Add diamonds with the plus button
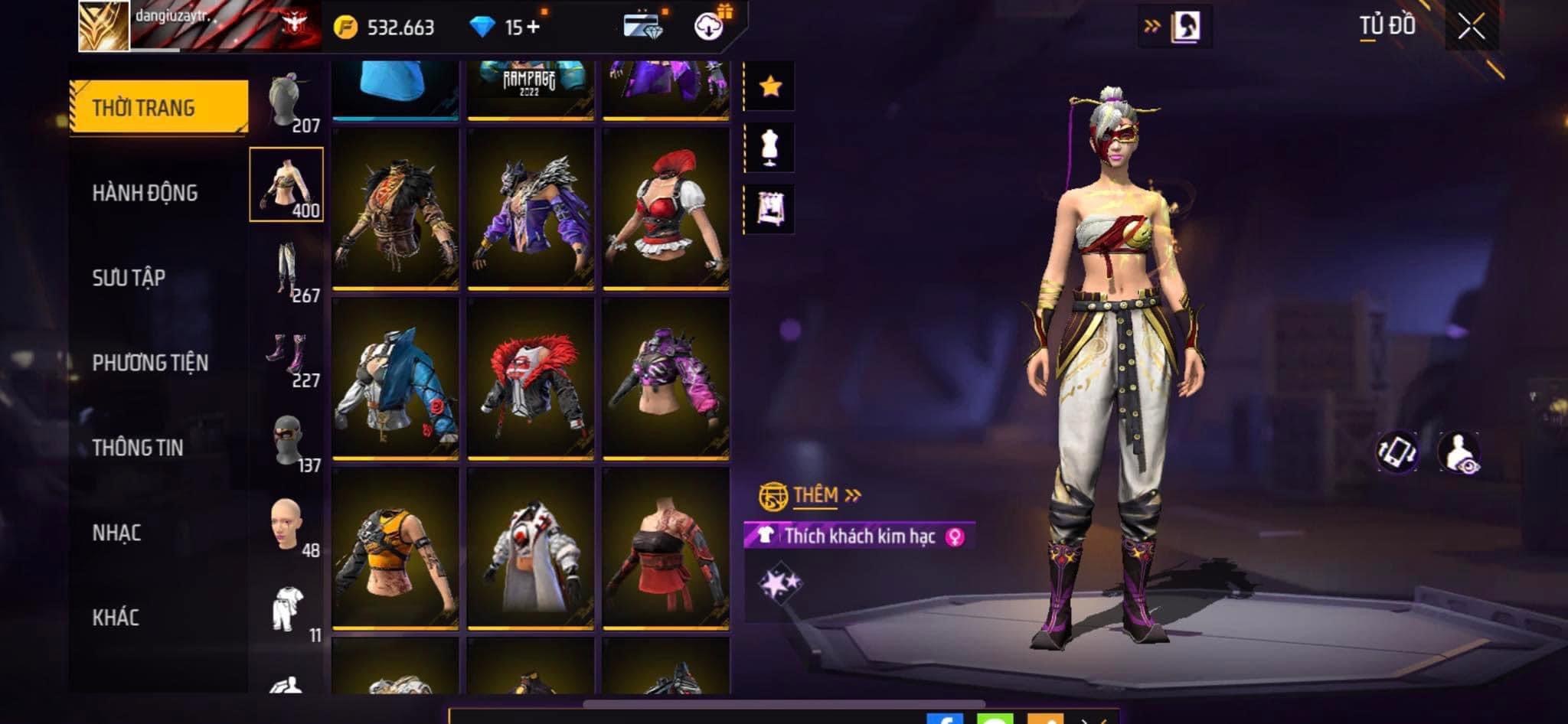Screen dimensions: 1568x724 coord(532,28)
